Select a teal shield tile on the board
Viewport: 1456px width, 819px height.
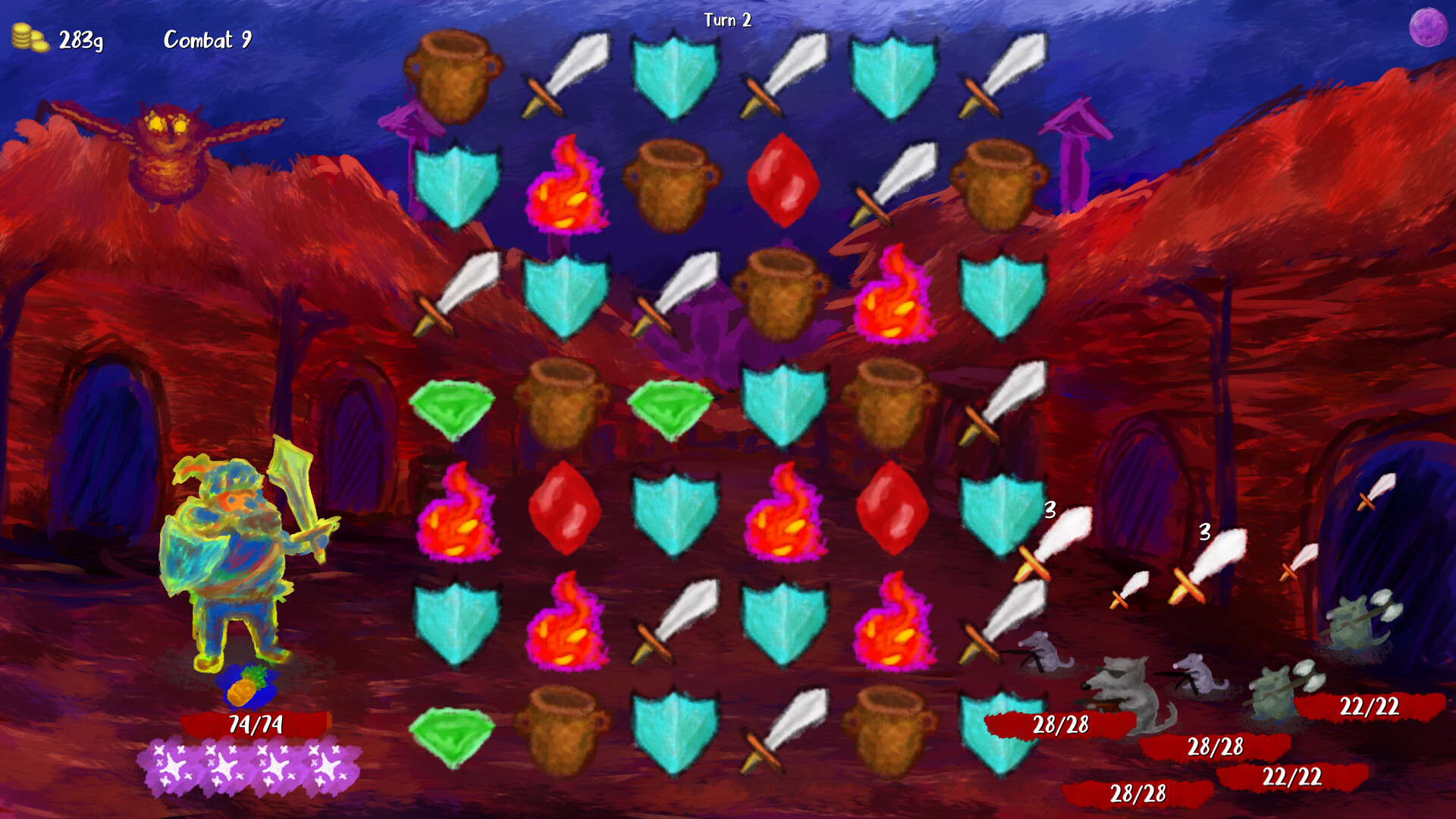click(x=673, y=72)
